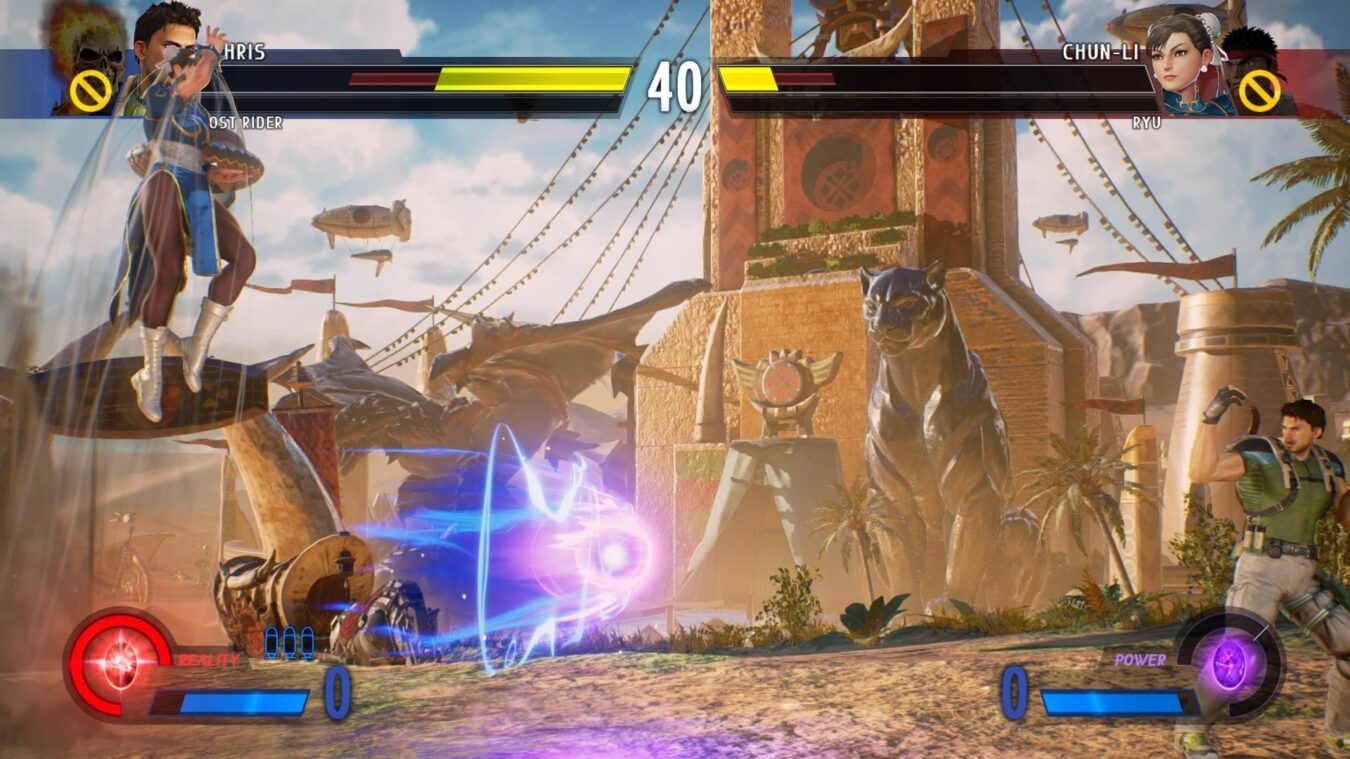Activate the purple Power Stone icon
The height and width of the screenshot is (759, 1350).
pyautogui.click(x=1229, y=662)
